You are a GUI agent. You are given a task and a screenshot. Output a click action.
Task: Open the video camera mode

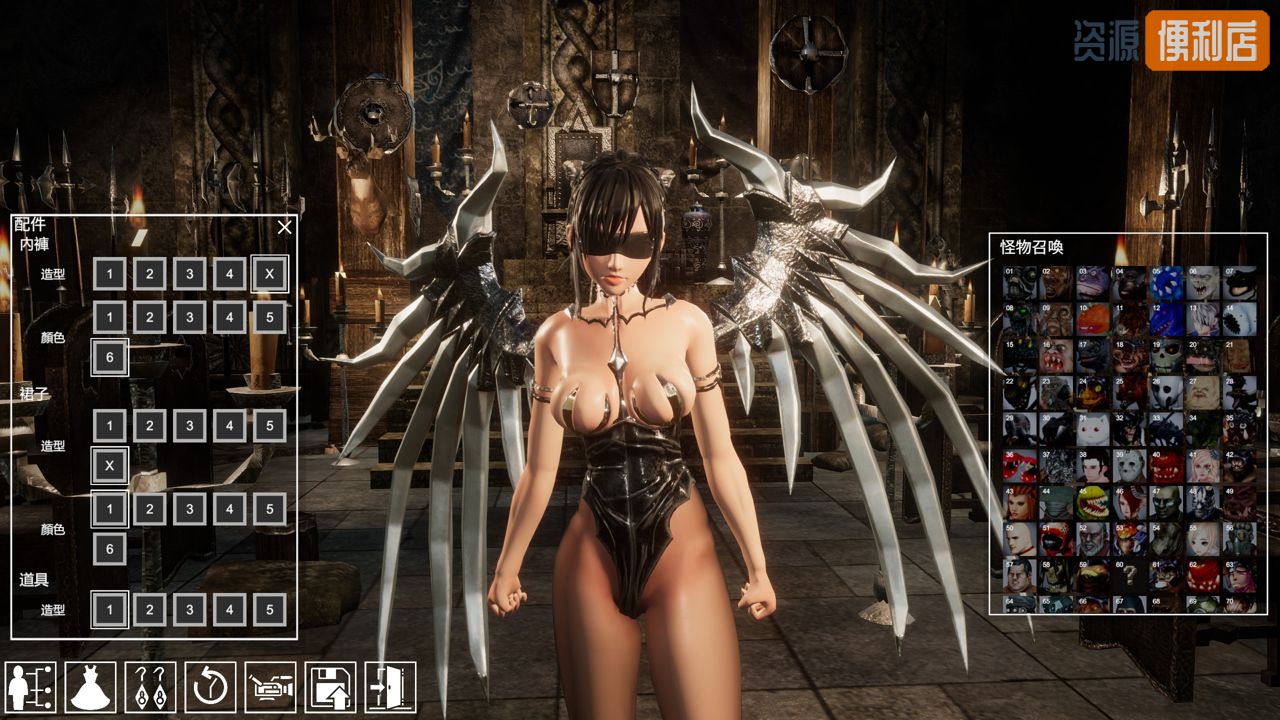pos(270,687)
